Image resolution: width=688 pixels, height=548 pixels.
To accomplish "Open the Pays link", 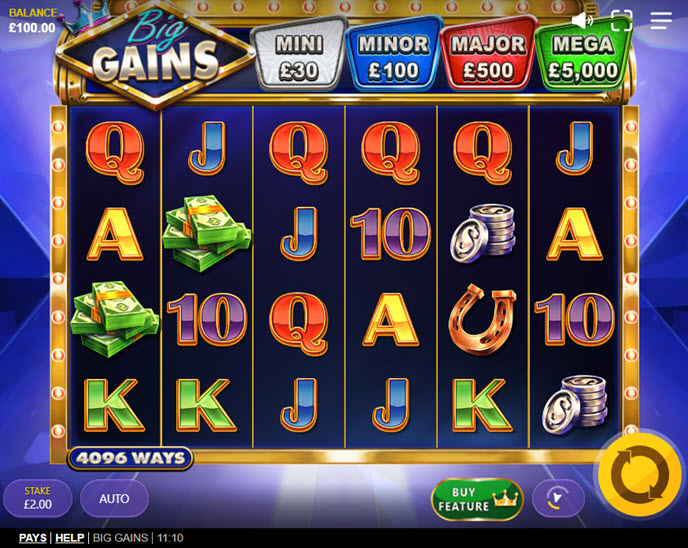I will pyautogui.click(x=33, y=538).
